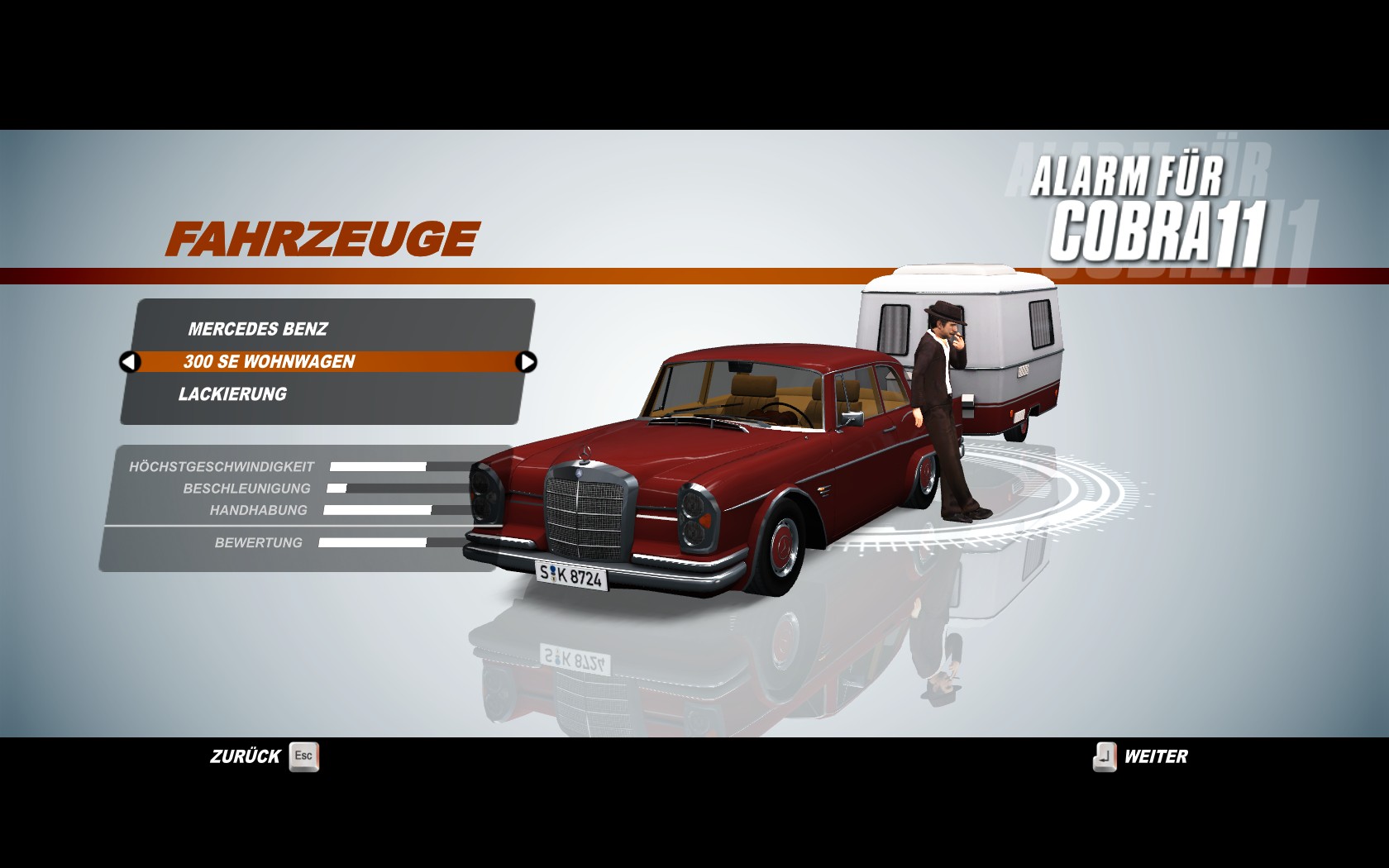Choose the 300 SE Wohnwagen entry
Screen dimensions: 1389x868
tap(270, 361)
